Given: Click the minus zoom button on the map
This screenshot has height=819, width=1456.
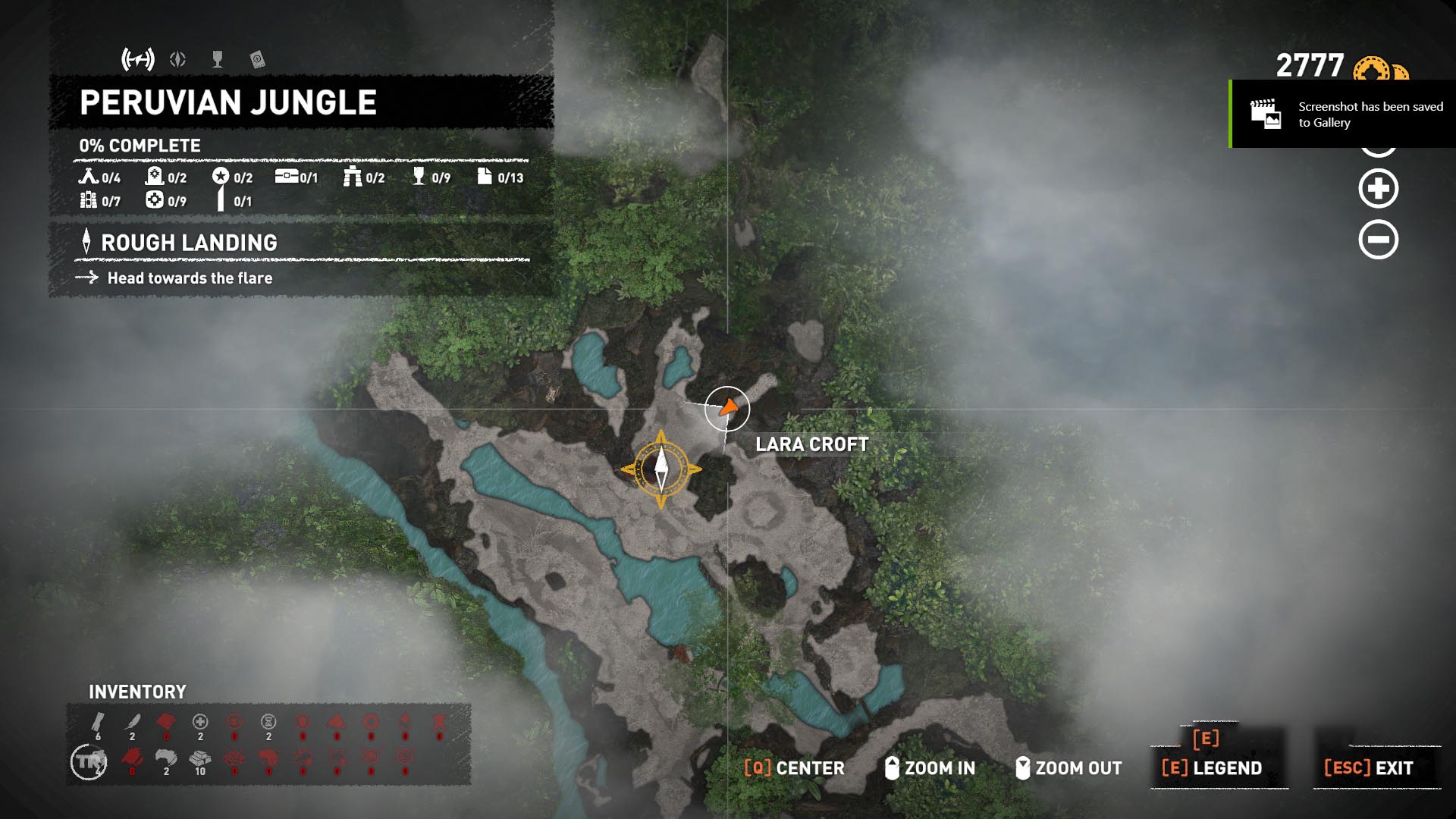Looking at the screenshot, I should tap(1378, 240).
